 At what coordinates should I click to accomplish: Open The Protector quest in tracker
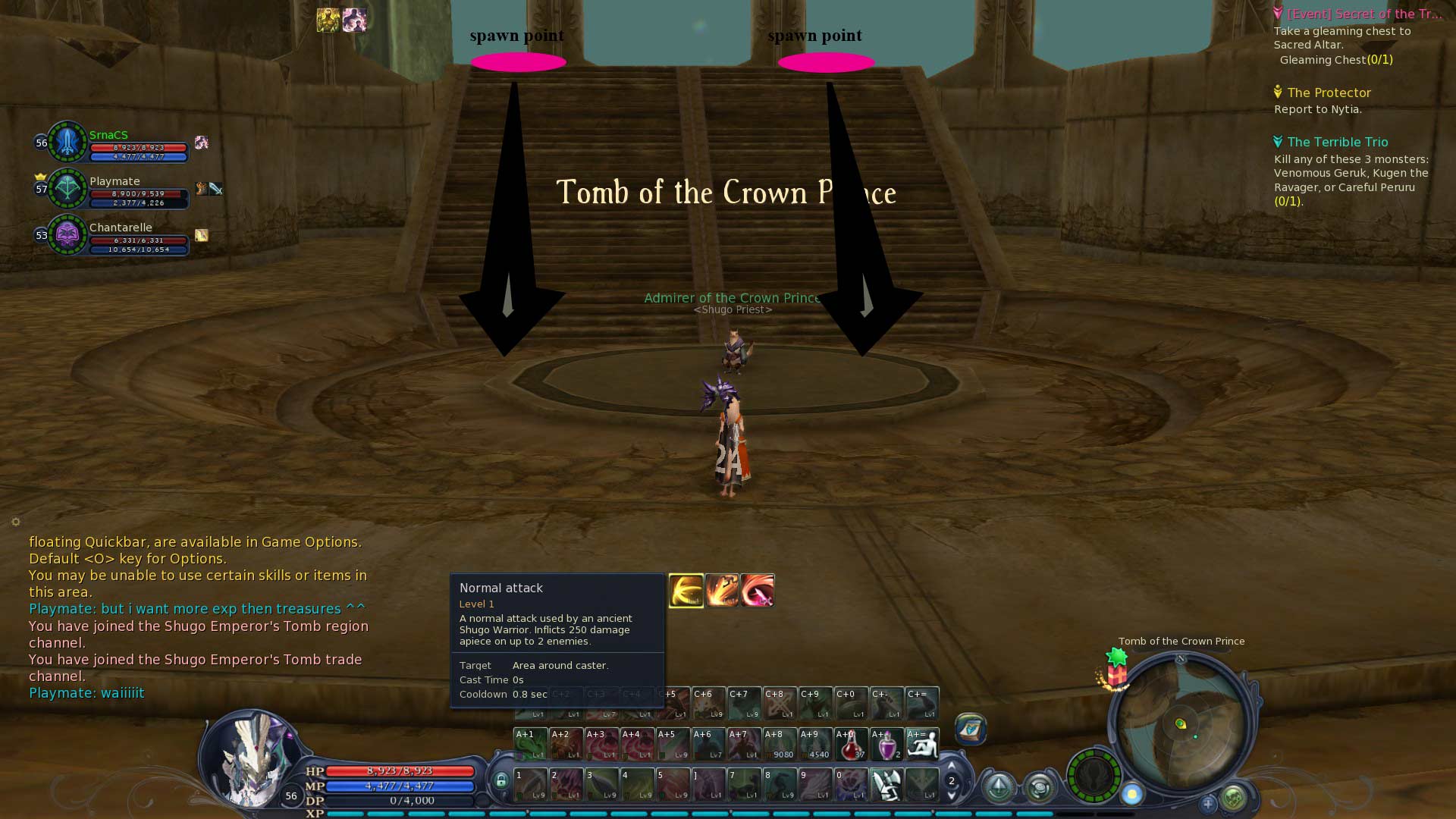[1329, 93]
